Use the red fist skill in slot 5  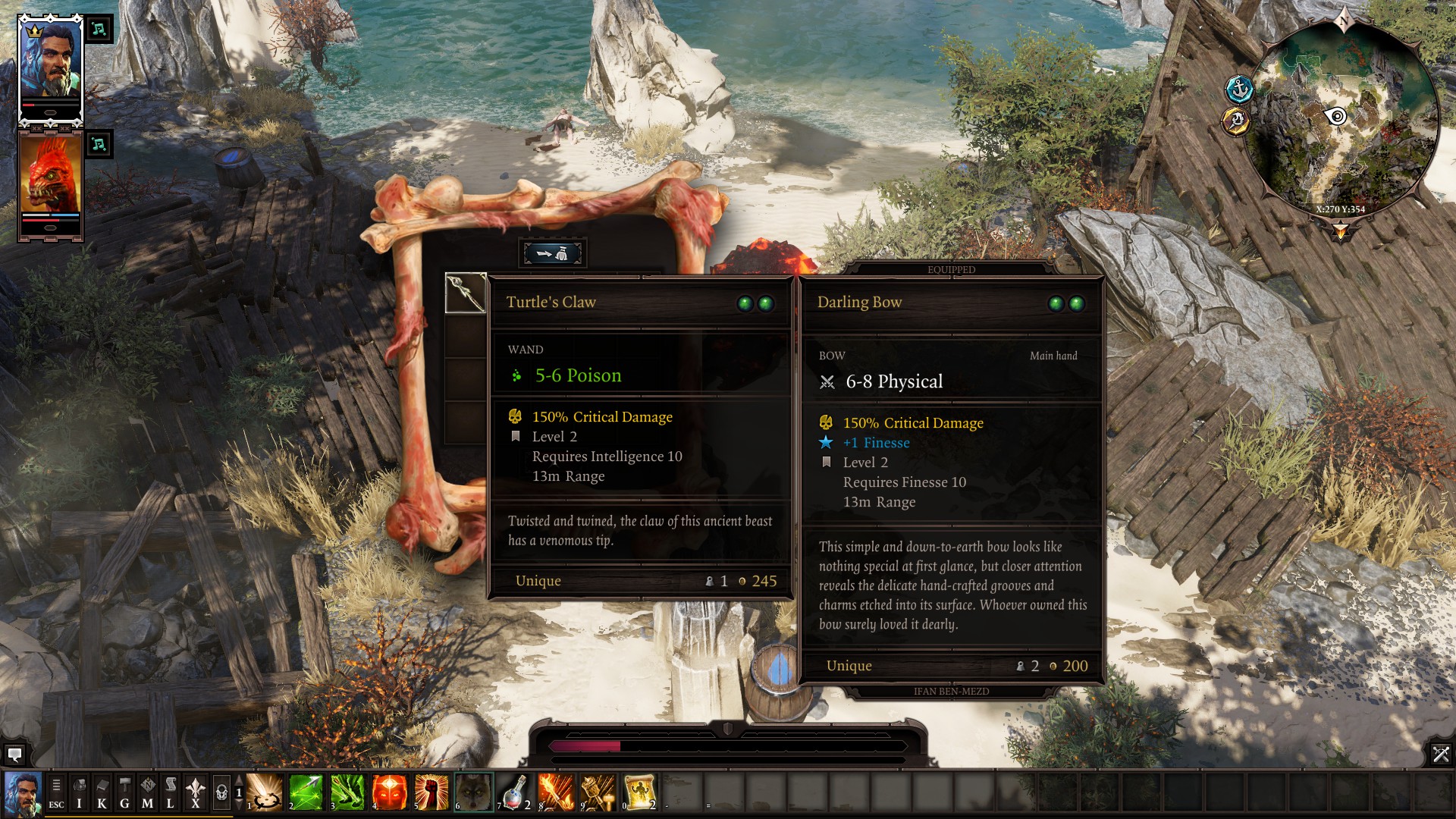coord(431,792)
